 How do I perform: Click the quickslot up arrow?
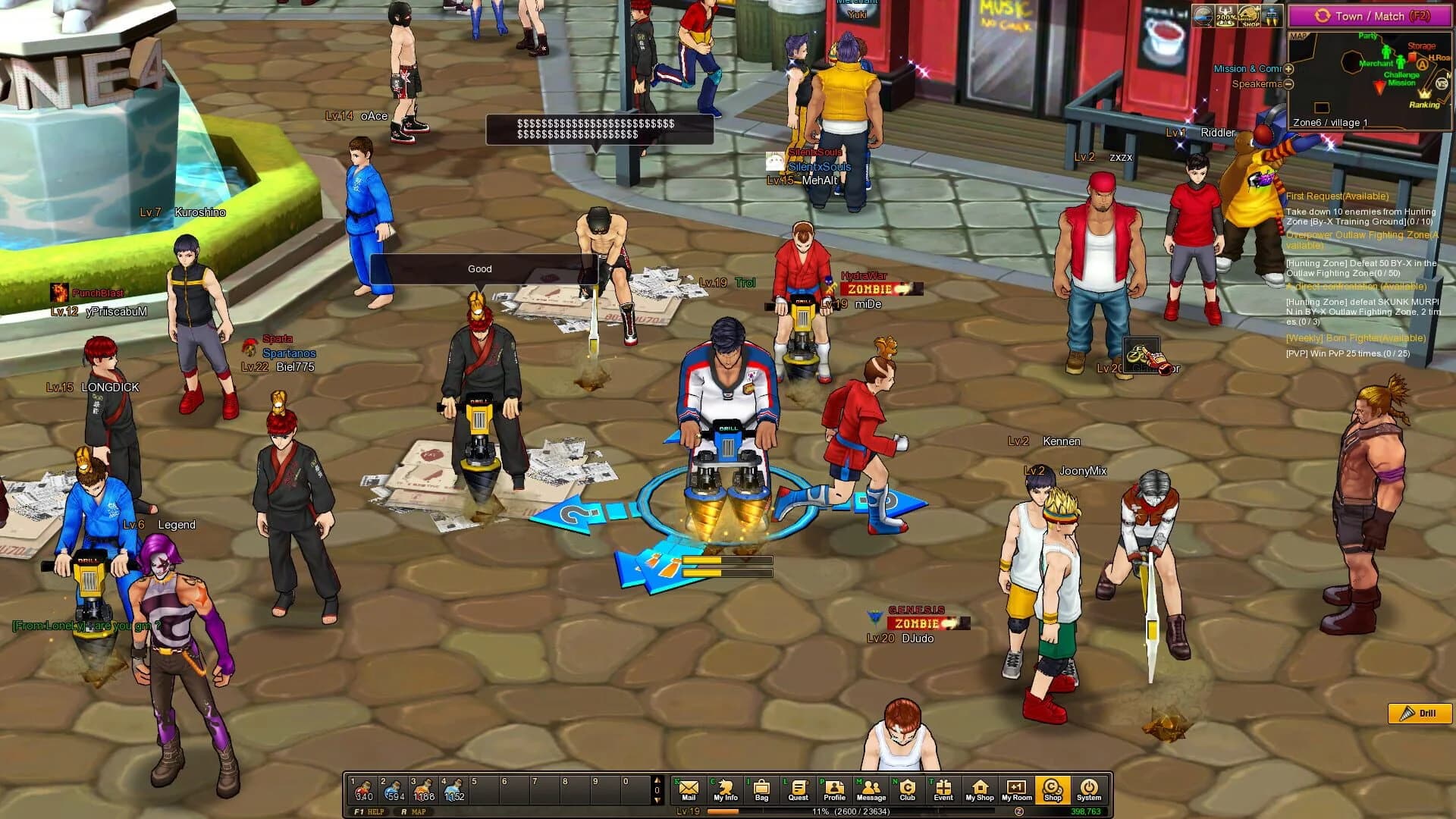(x=657, y=781)
